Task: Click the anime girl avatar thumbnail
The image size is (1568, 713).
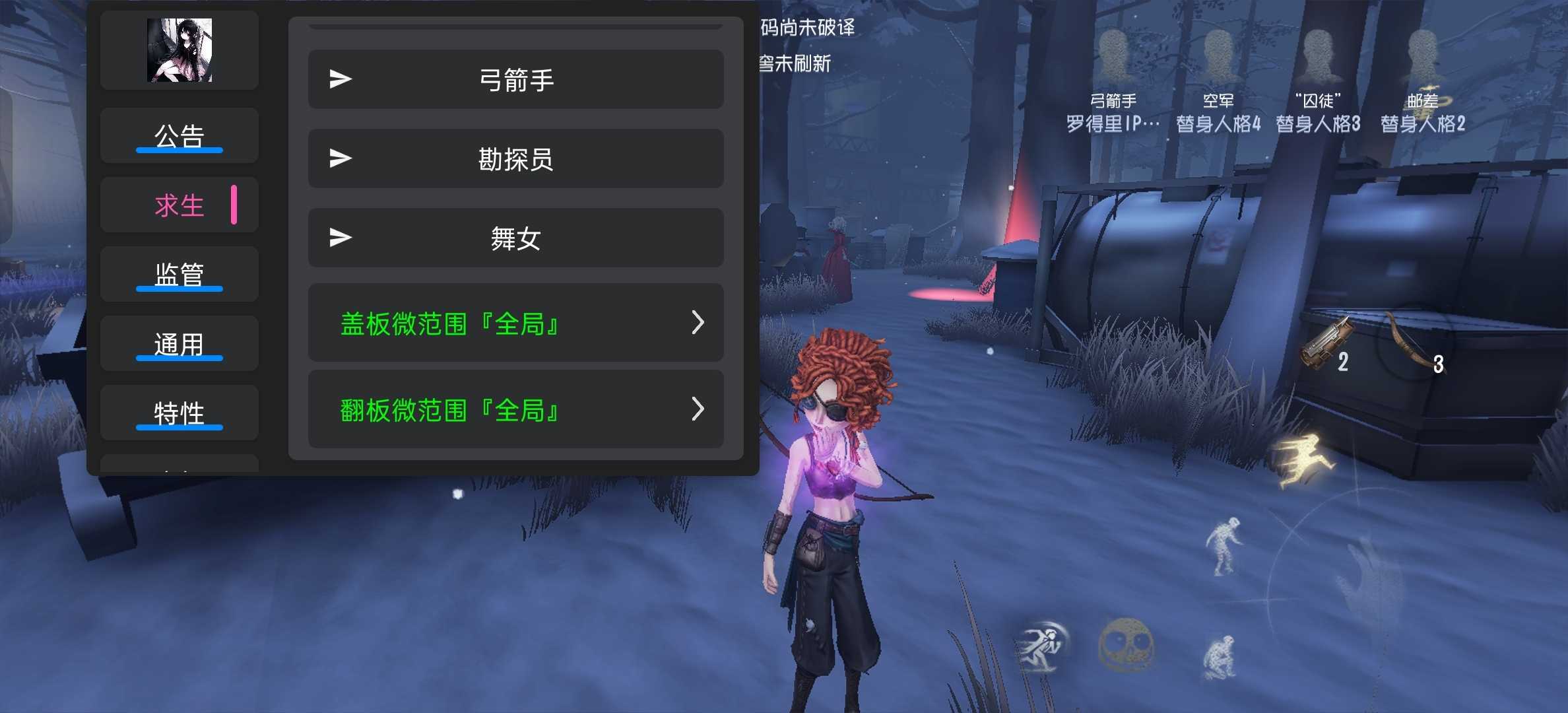Action: click(x=179, y=50)
